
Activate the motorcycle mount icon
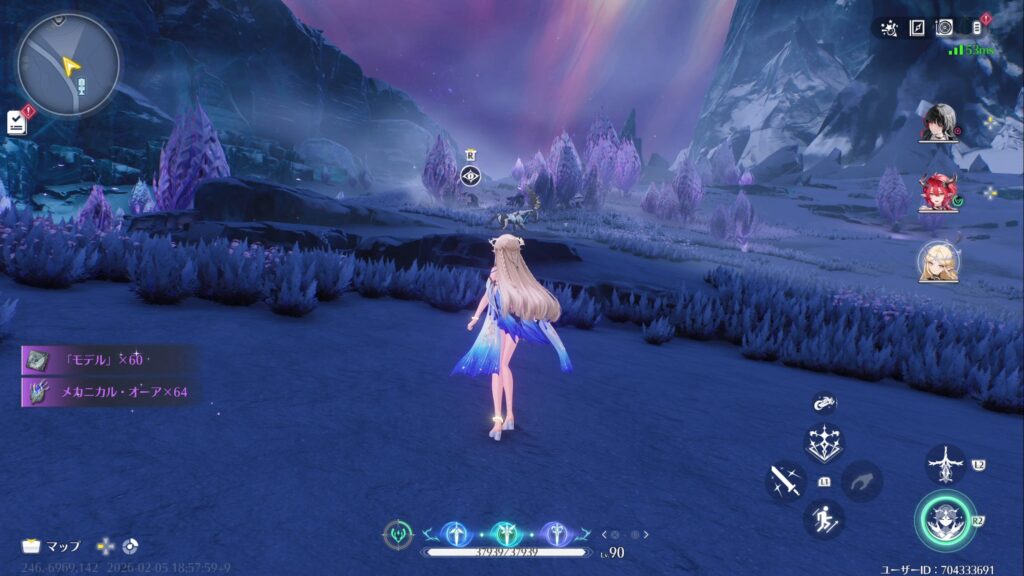click(x=824, y=402)
